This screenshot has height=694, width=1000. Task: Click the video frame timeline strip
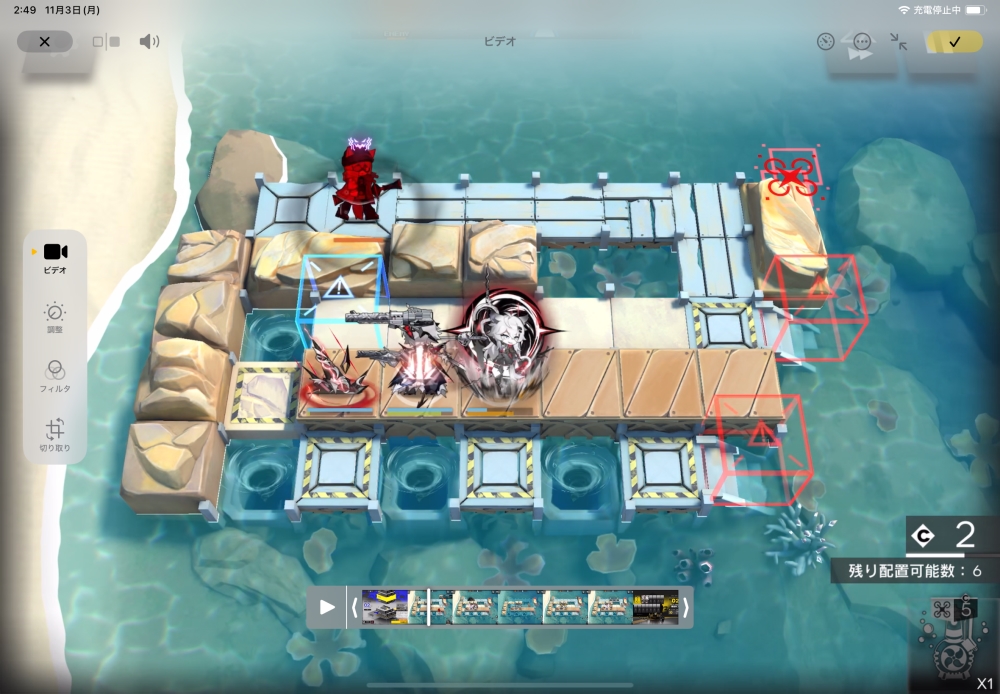520,607
